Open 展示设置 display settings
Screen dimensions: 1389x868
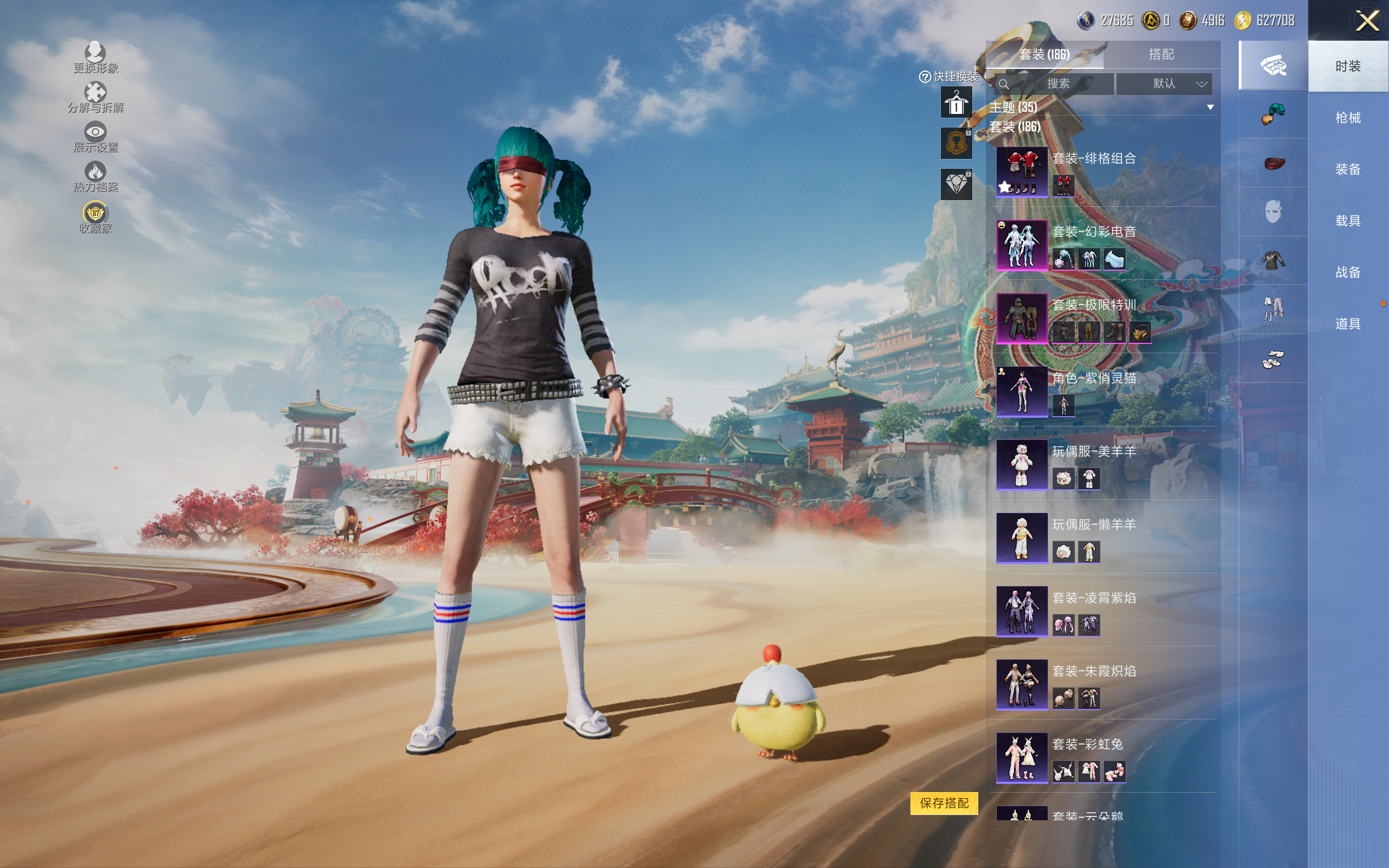tap(95, 137)
